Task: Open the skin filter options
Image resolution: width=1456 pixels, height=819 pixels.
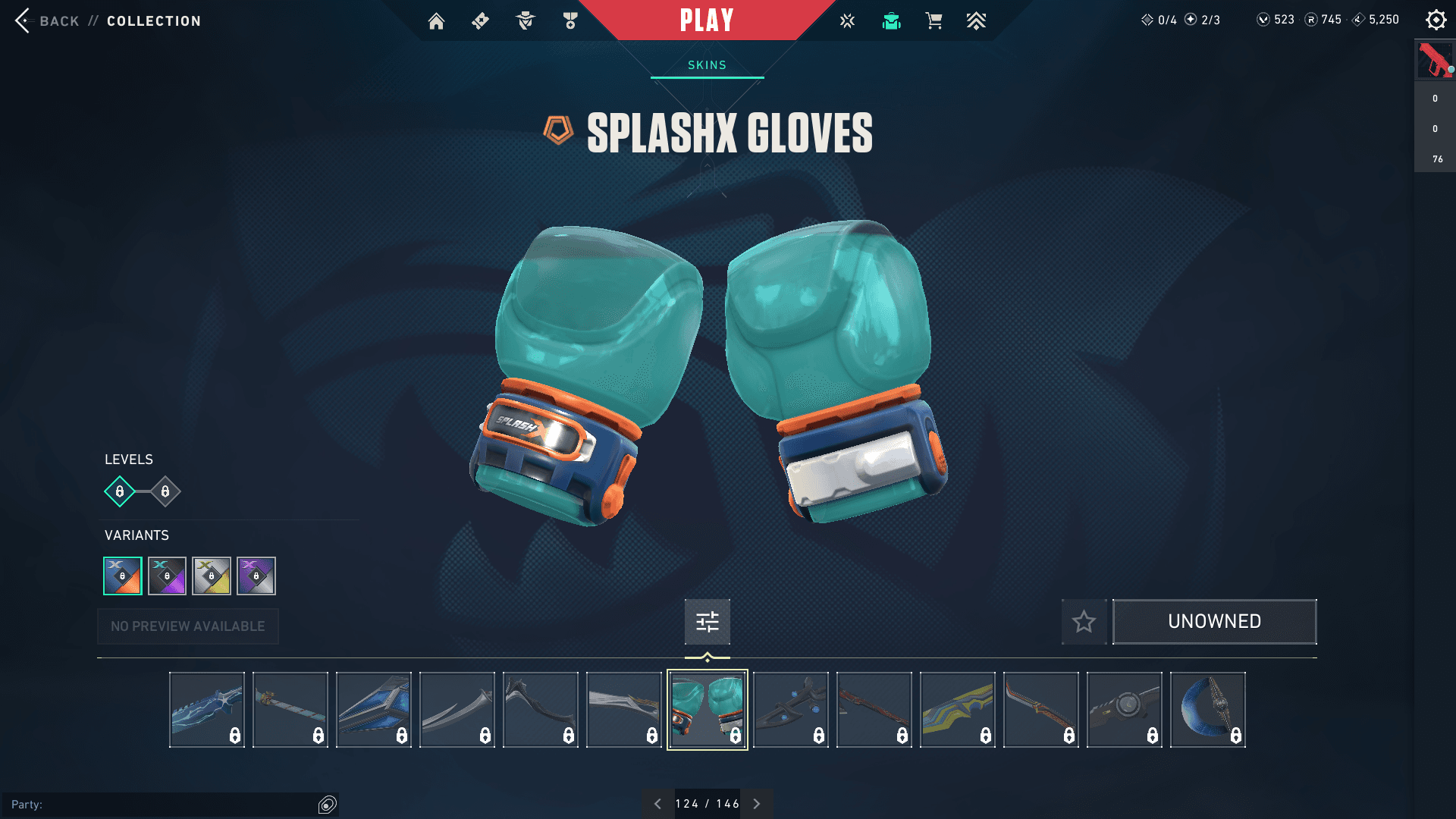Action: point(707,621)
